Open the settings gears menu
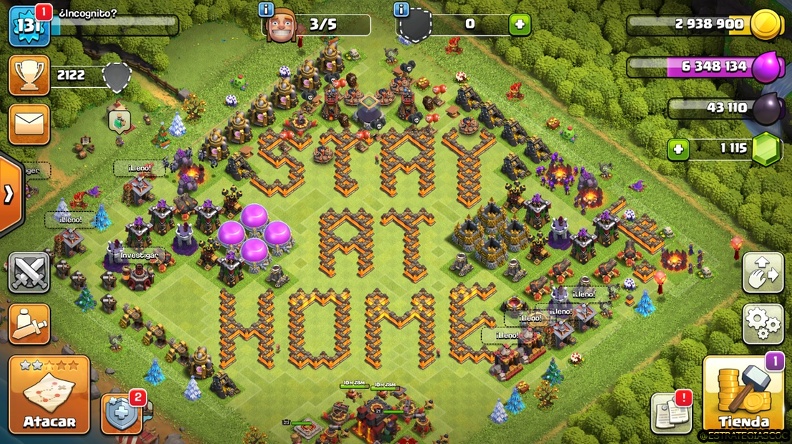The image size is (792, 444). pyautogui.click(x=762, y=324)
